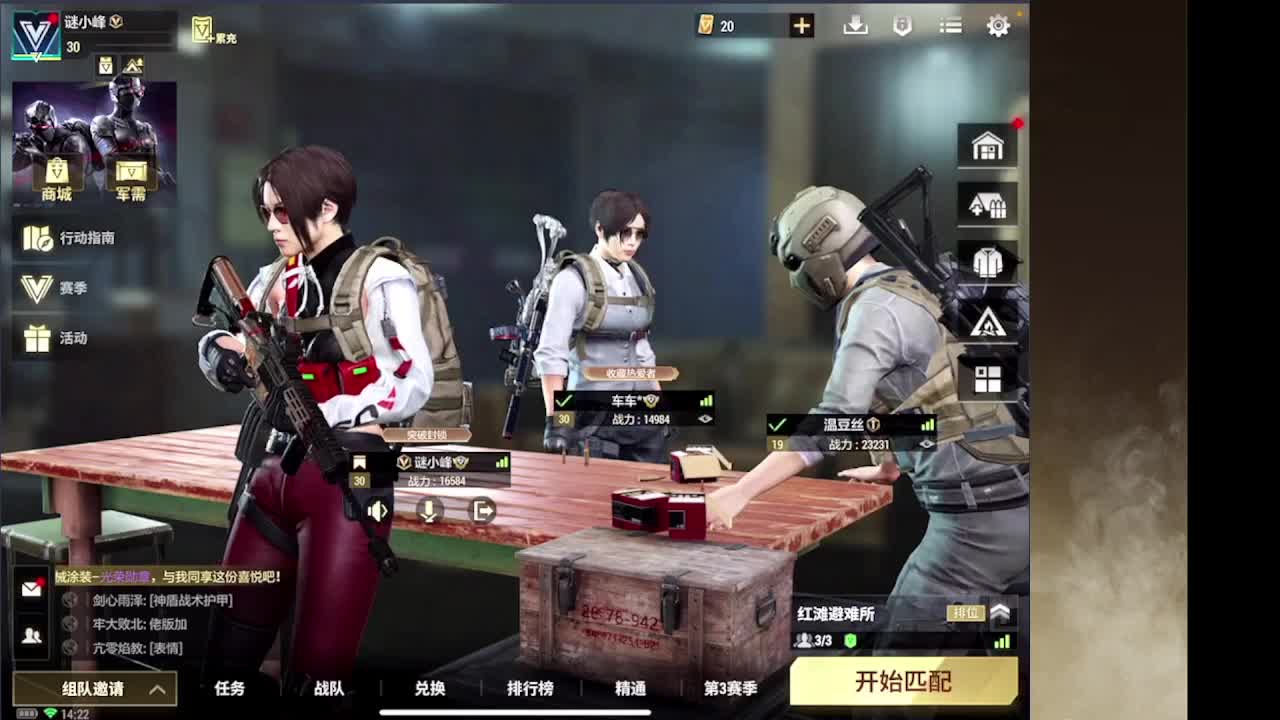Open the settings gear
Image resolution: width=1280 pixels, height=720 pixels.
click(x=998, y=26)
